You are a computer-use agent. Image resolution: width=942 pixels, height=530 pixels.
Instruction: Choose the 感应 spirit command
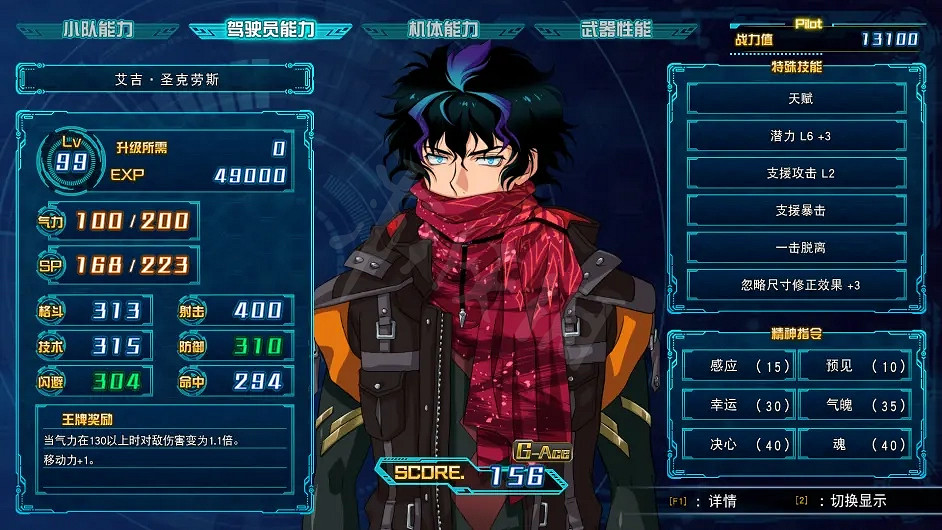coord(738,366)
